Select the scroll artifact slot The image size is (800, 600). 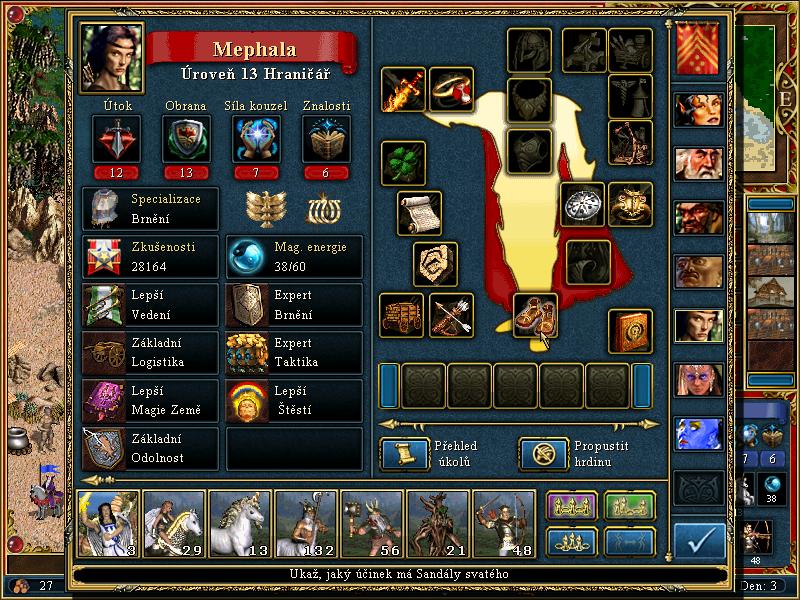coord(419,212)
